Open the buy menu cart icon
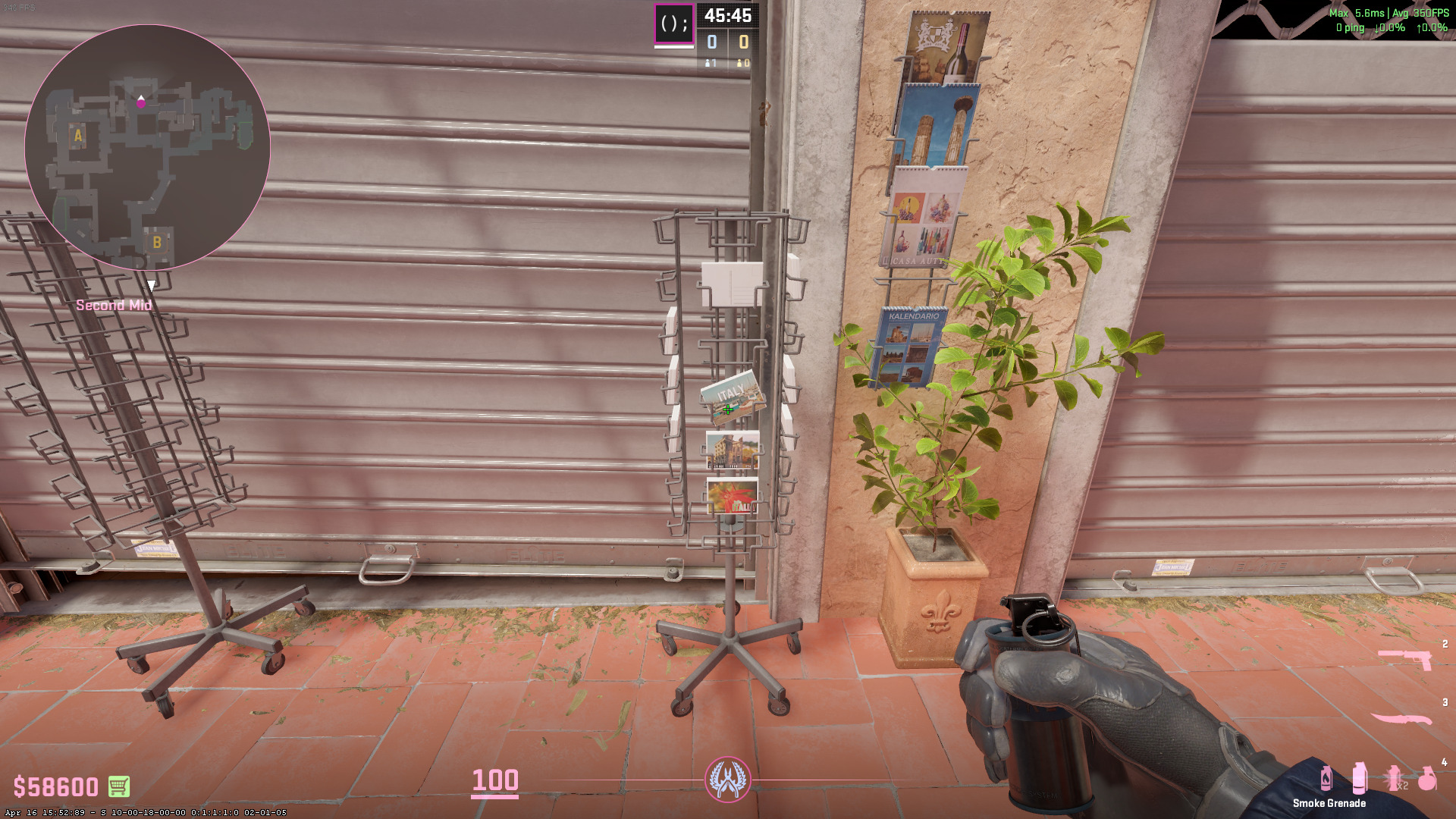The height and width of the screenshot is (819, 1456). click(118, 786)
